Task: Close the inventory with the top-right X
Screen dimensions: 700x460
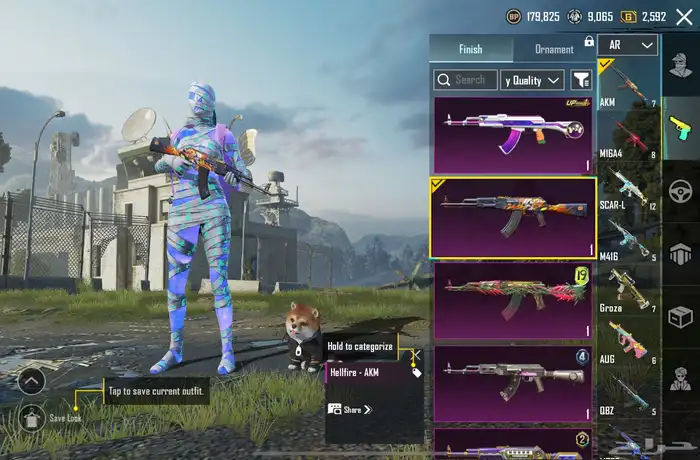Action: click(684, 16)
